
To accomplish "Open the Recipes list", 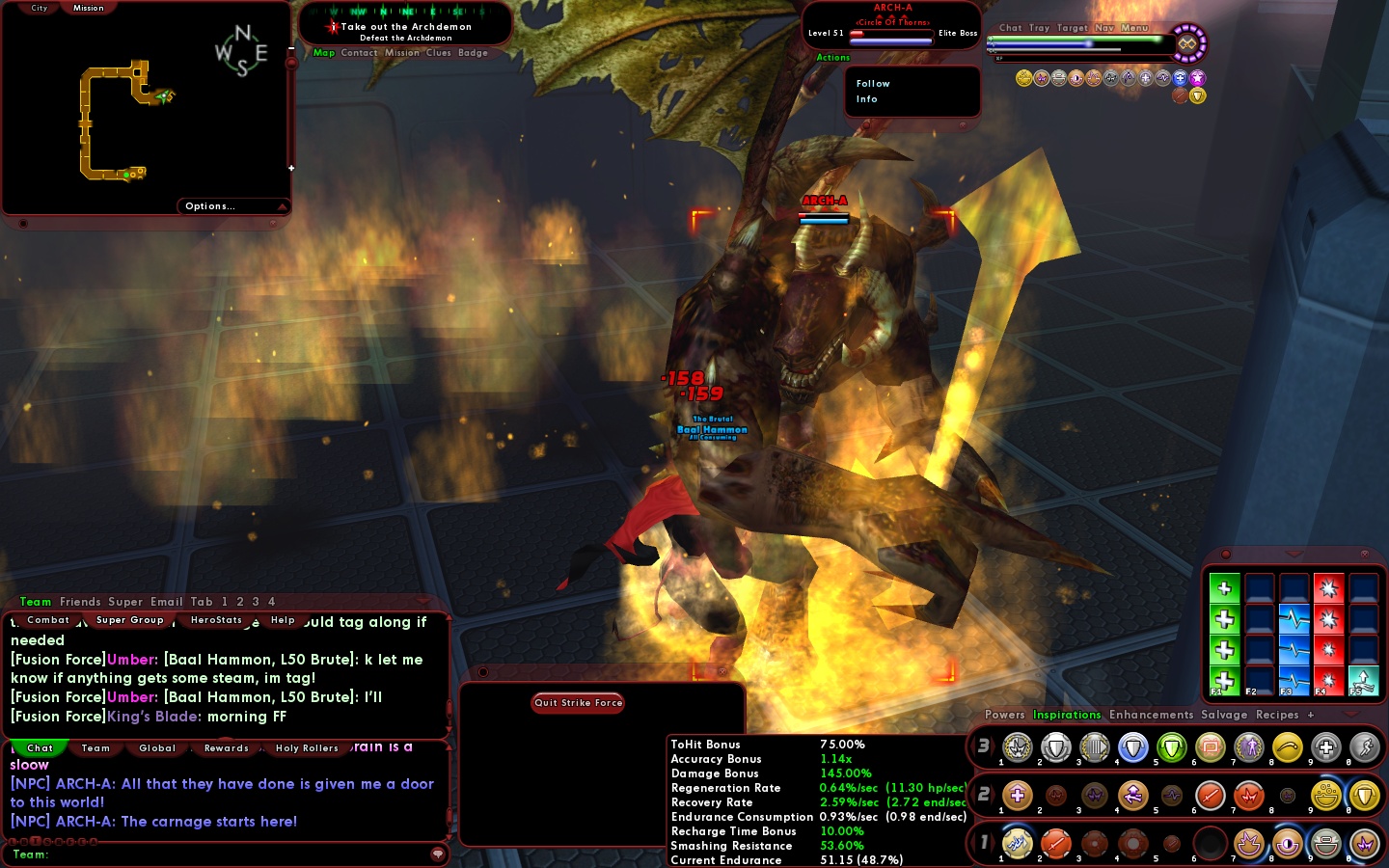I will (1277, 715).
